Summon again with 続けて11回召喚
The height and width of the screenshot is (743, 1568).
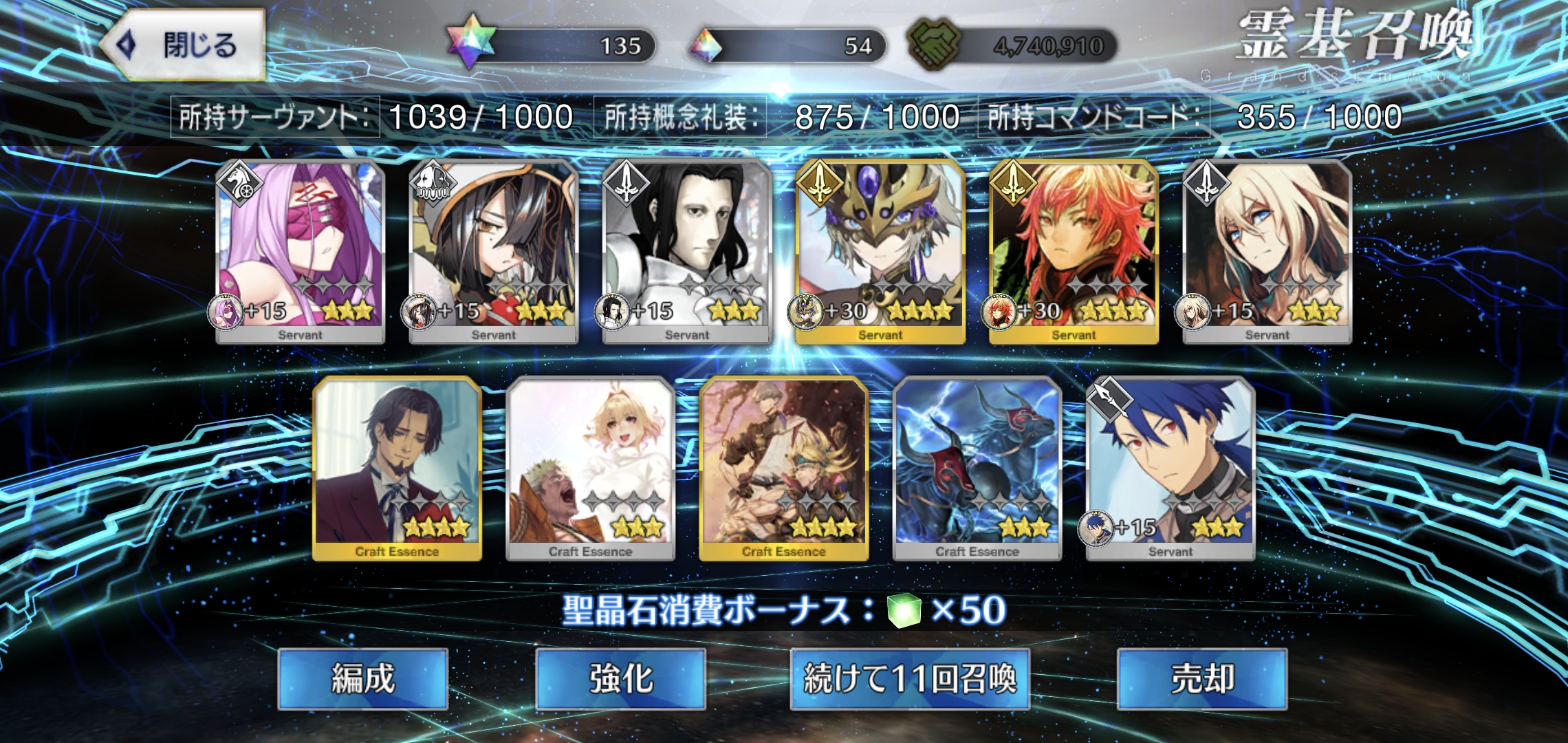pyautogui.click(x=909, y=679)
